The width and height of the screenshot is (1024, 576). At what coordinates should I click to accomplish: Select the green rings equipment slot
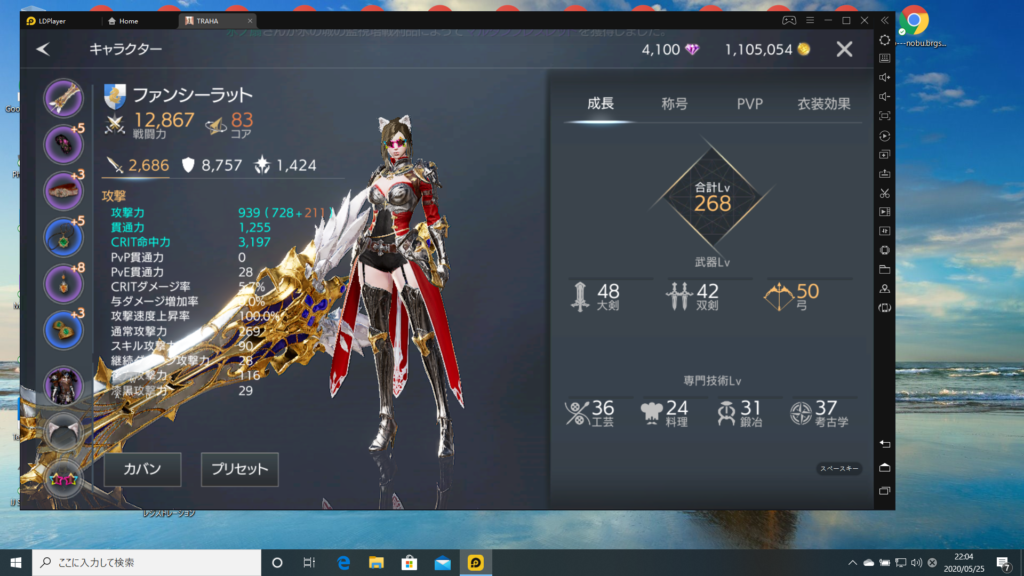(64, 330)
